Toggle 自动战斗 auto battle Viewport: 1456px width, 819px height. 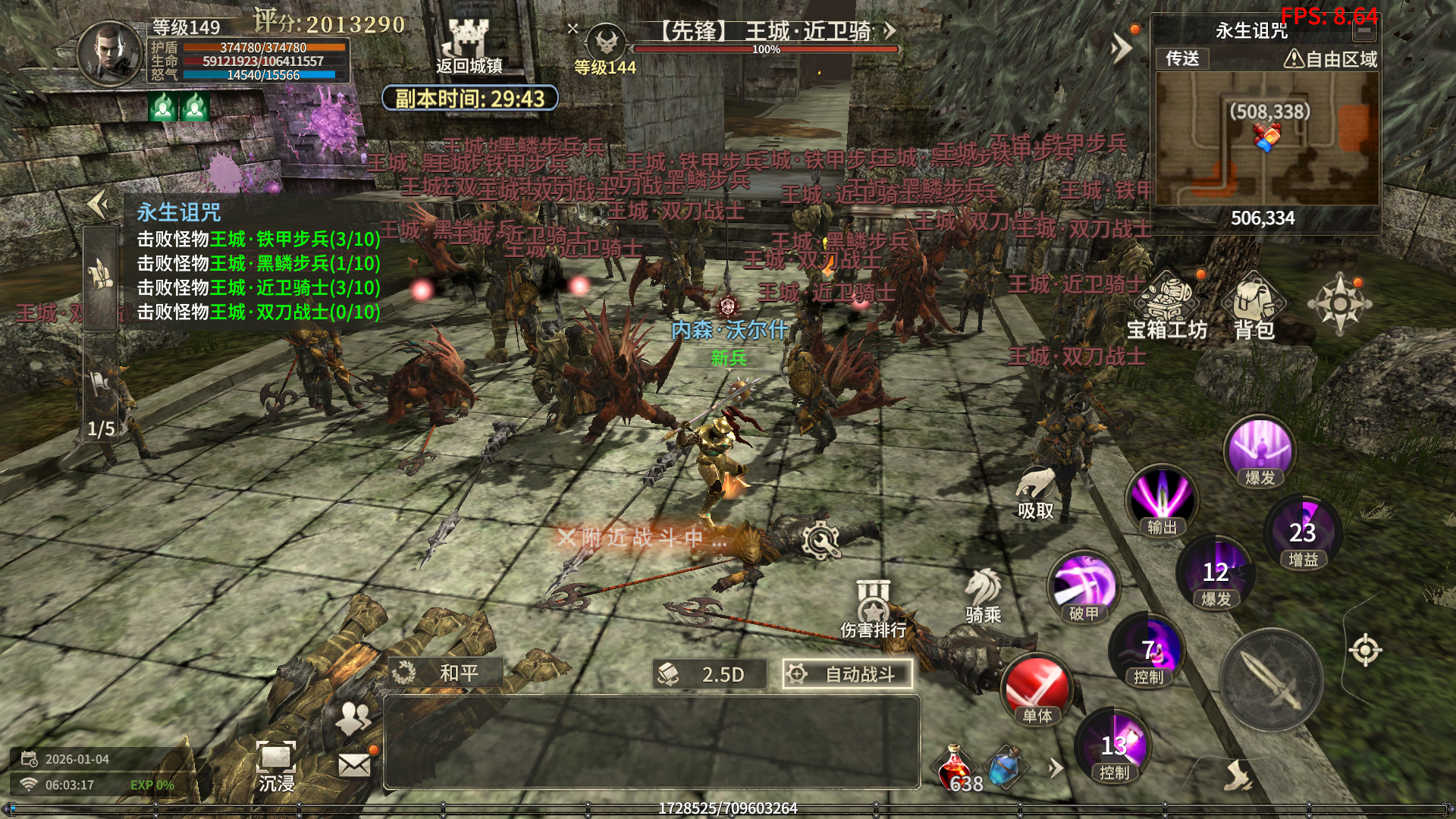(x=847, y=674)
